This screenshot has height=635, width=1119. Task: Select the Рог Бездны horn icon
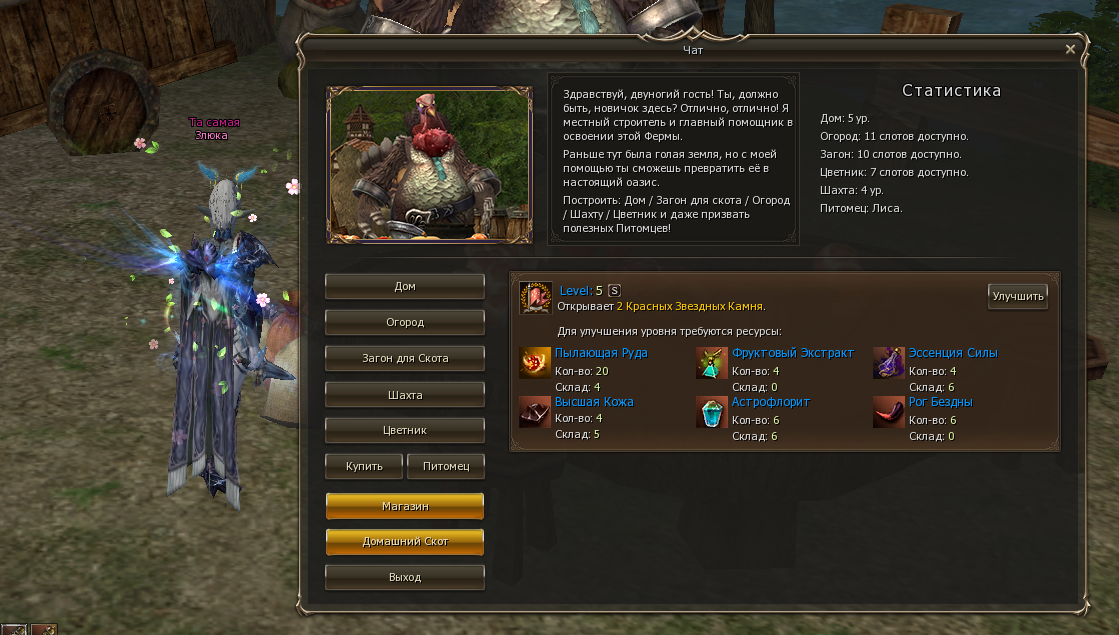tap(888, 412)
